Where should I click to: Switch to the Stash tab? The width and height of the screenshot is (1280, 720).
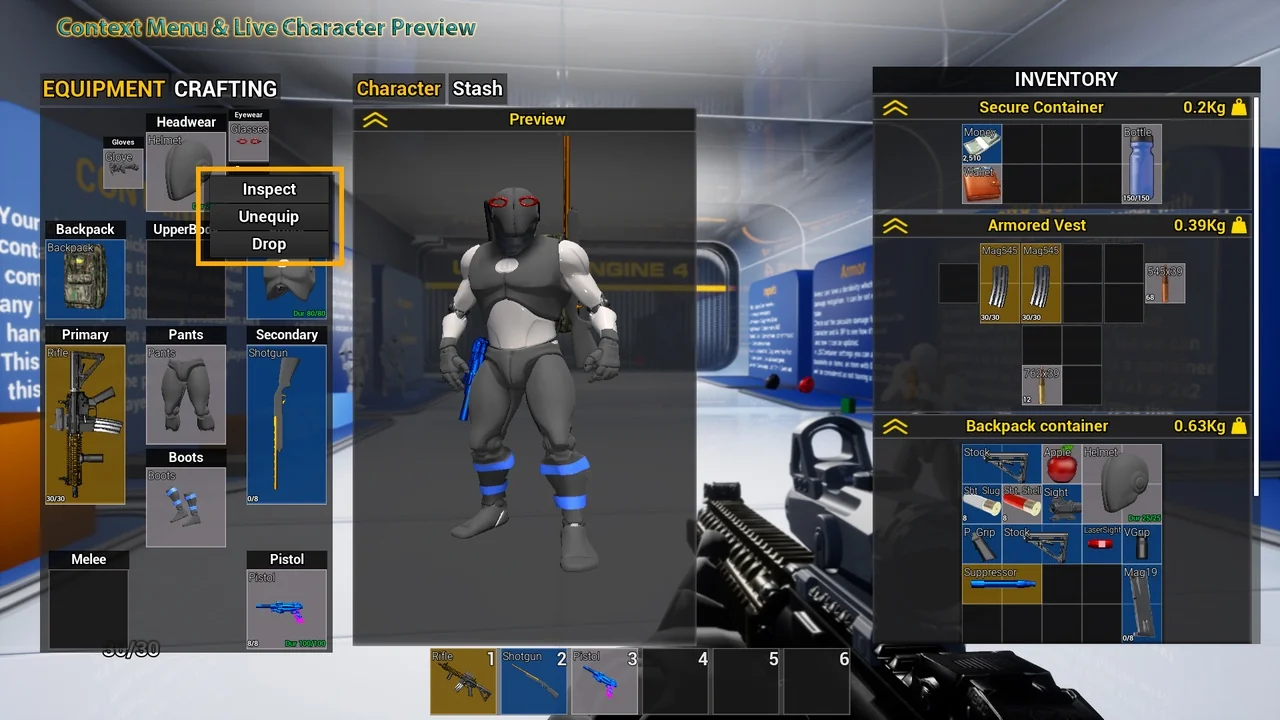click(x=477, y=88)
